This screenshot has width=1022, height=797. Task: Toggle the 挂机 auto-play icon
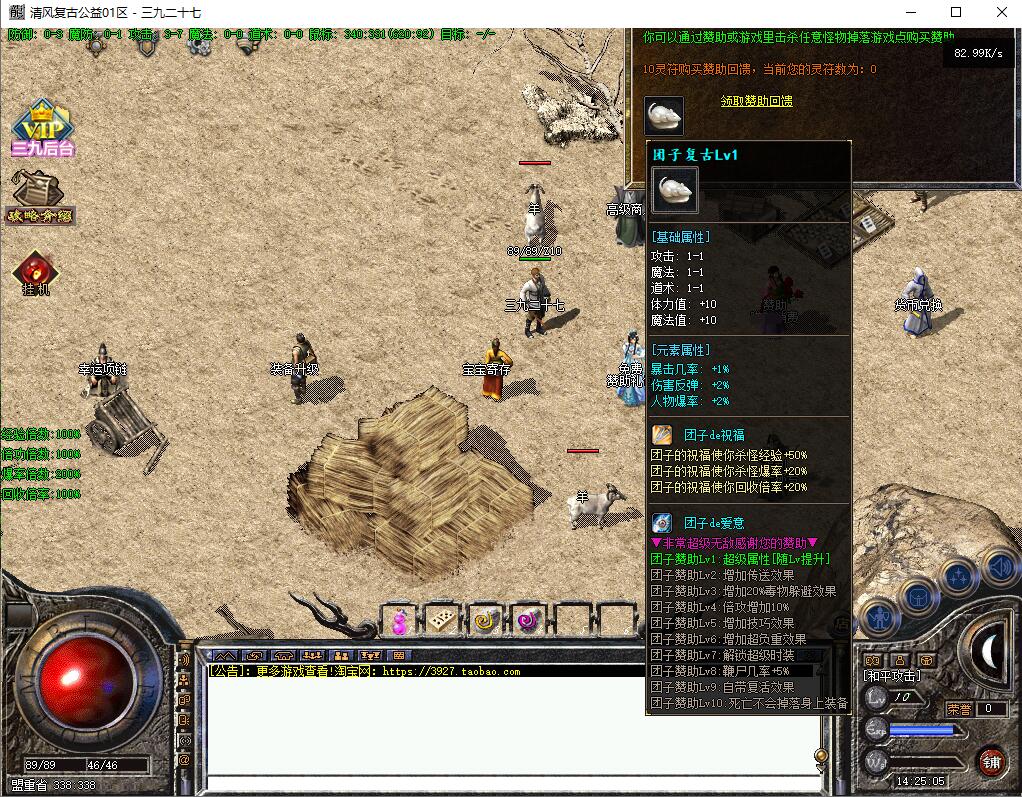click(36, 272)
